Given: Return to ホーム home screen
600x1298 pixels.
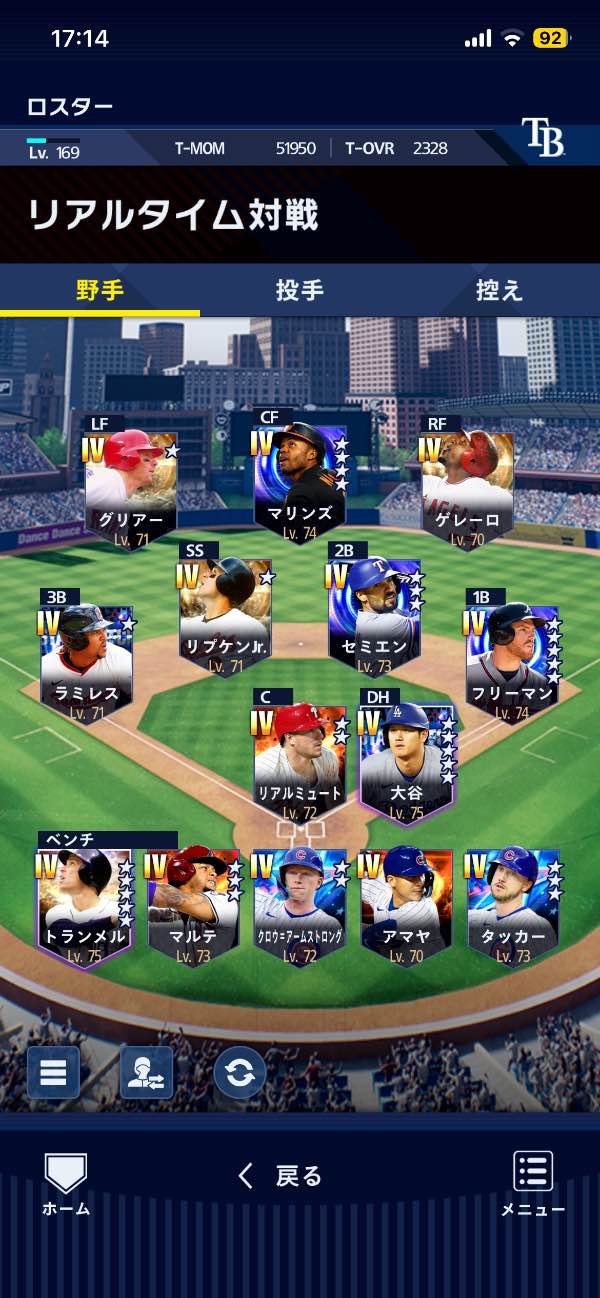Looking at the screenshot, I should (x=66, y=1184).
